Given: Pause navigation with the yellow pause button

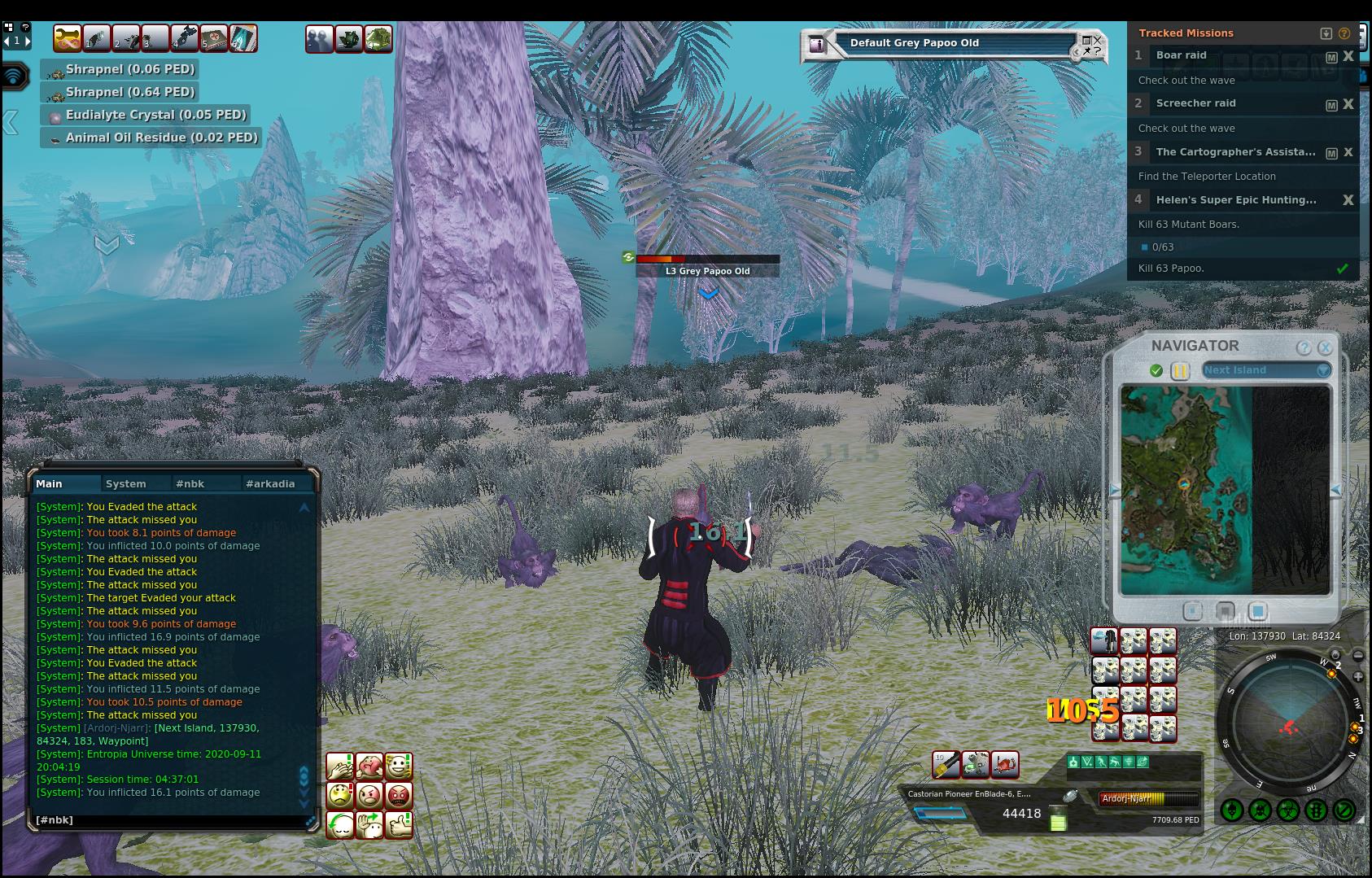Looking at the screenshot, I should pyautogui.click(x=1180, y=370).
